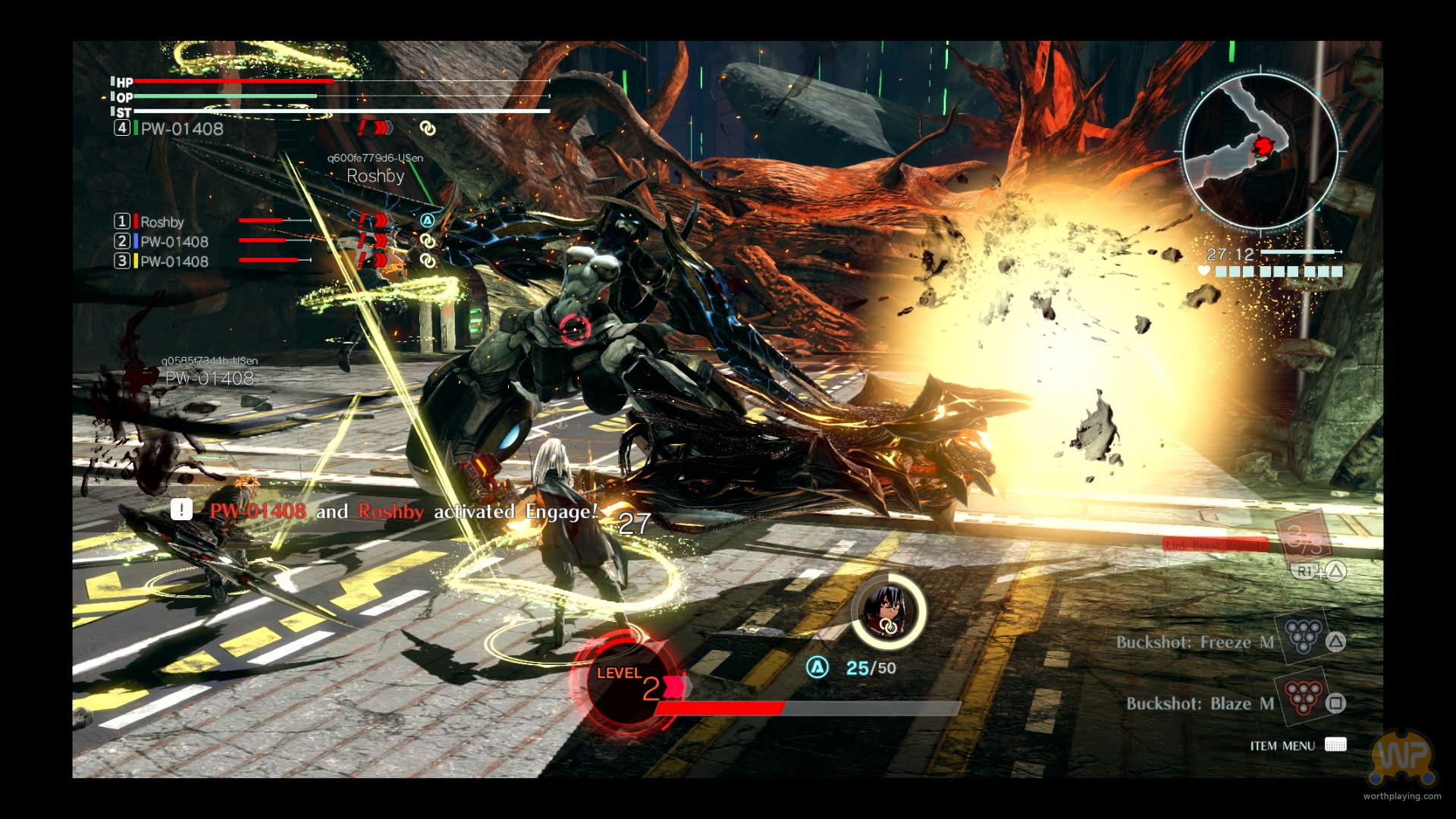Screen dimensions: 1456x819
Task: Click the Link Burst Rounds 3/3 icon
Action: click(1303, 538)
